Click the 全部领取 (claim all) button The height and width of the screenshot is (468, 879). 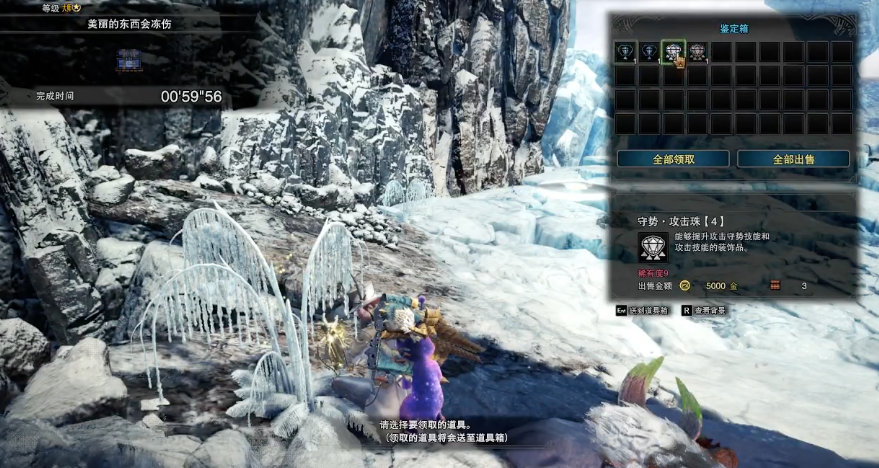[x=671, y=159]
